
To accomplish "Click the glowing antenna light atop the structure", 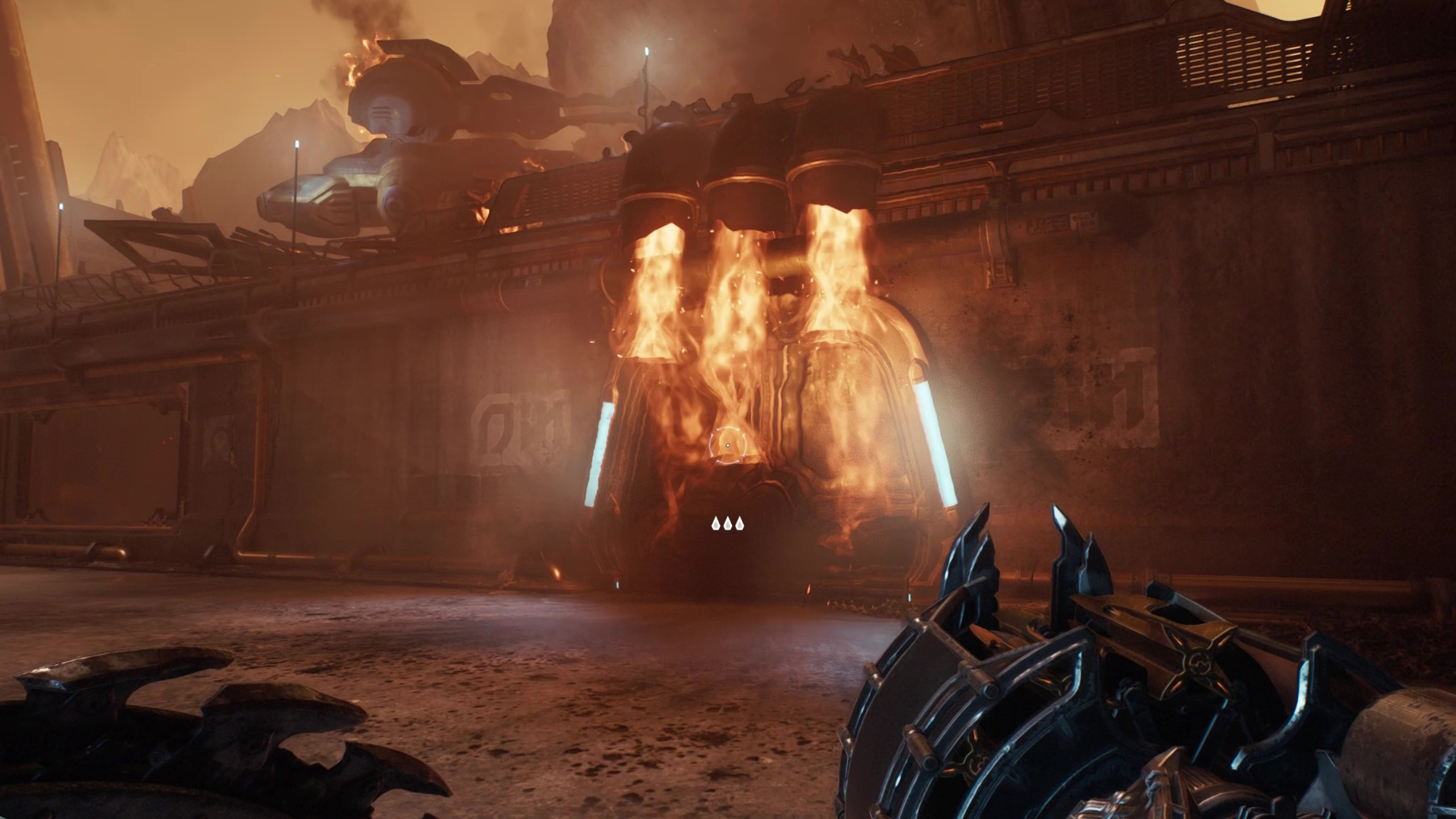I will (646, 51).
